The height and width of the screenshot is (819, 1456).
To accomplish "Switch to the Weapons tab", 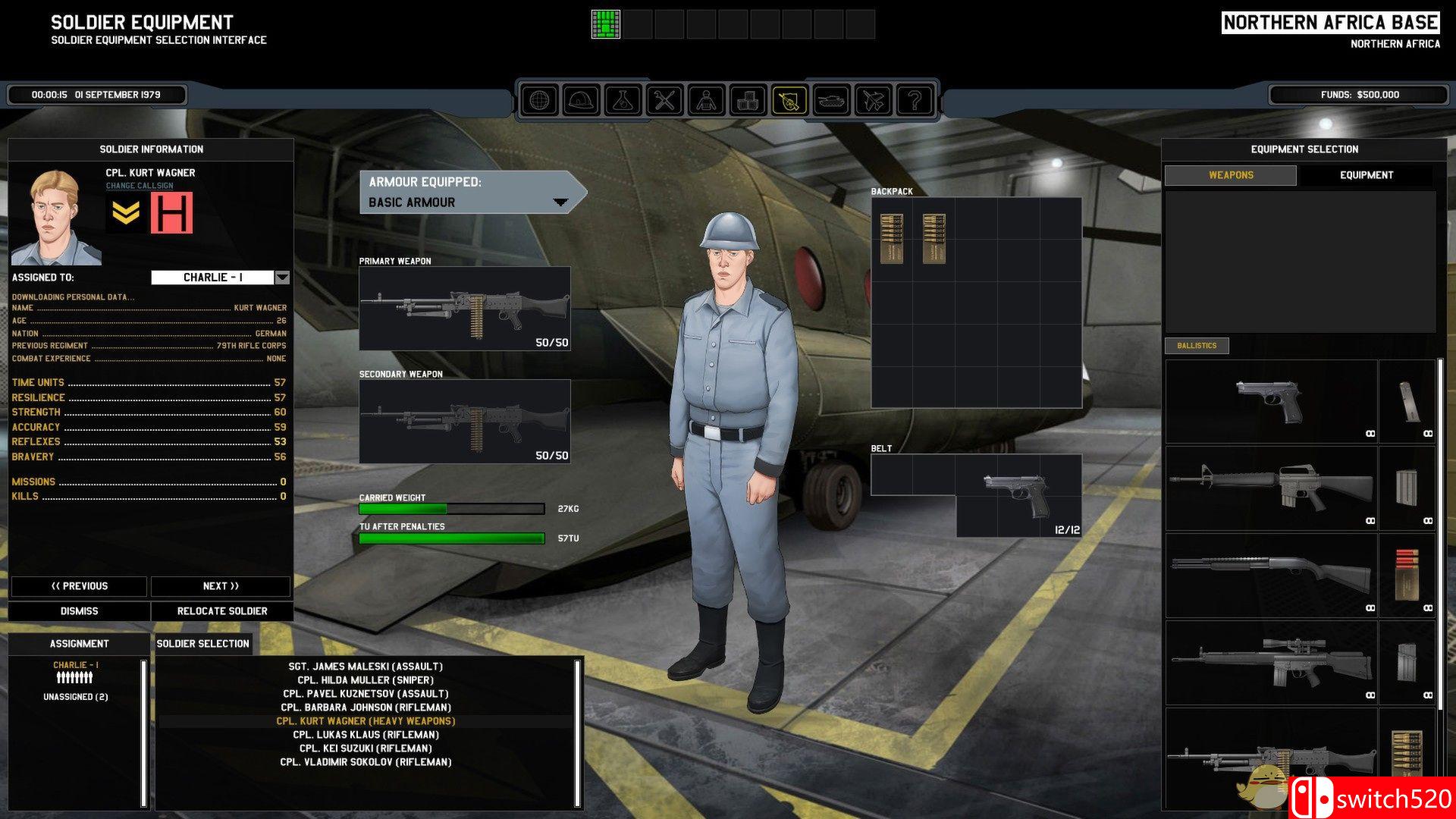I will pos(1231,174).
